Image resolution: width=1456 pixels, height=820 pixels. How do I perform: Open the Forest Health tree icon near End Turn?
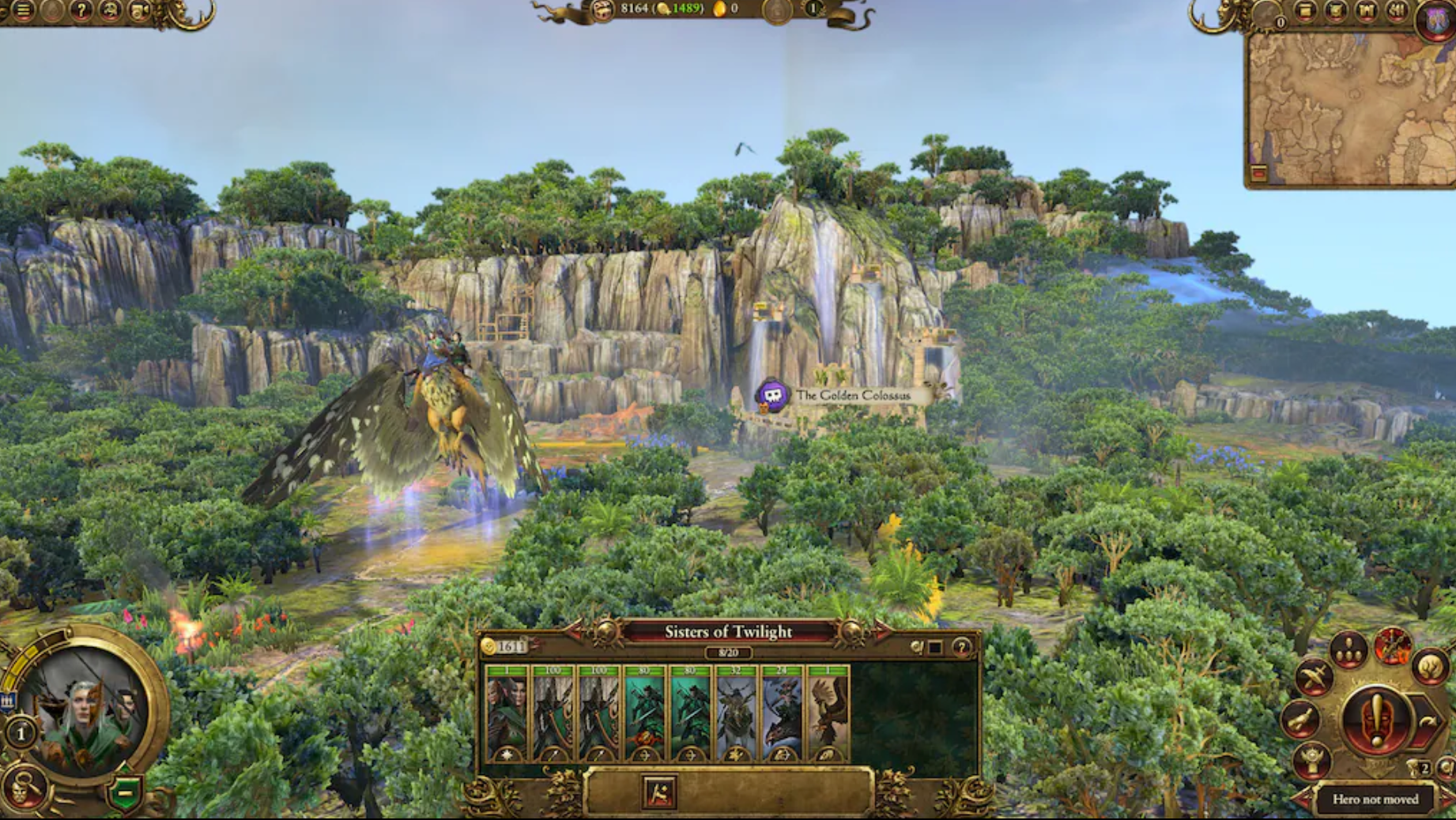[x=1431, y=668]
